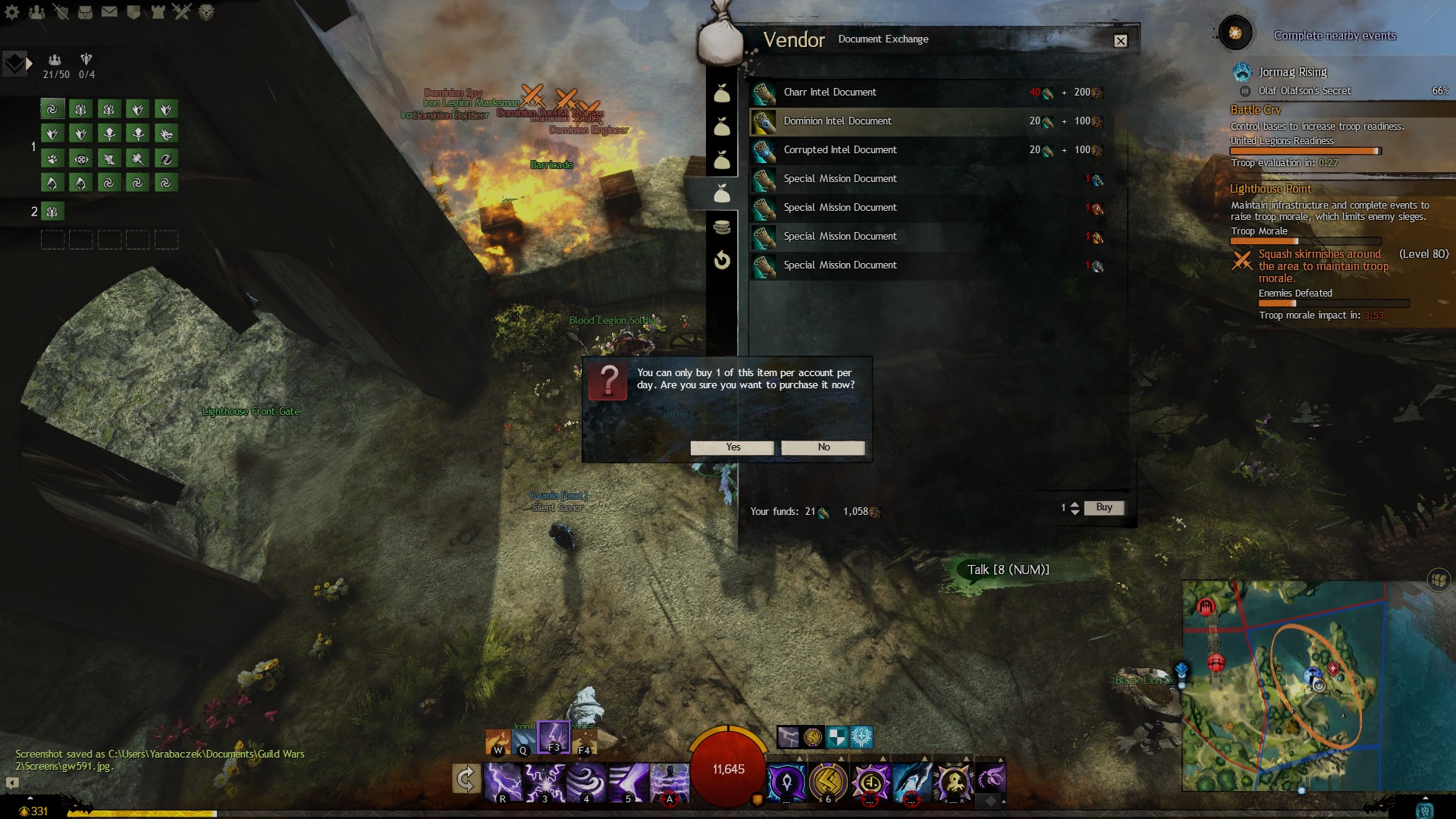Activate the weapon swap skill

coord(466,779)
